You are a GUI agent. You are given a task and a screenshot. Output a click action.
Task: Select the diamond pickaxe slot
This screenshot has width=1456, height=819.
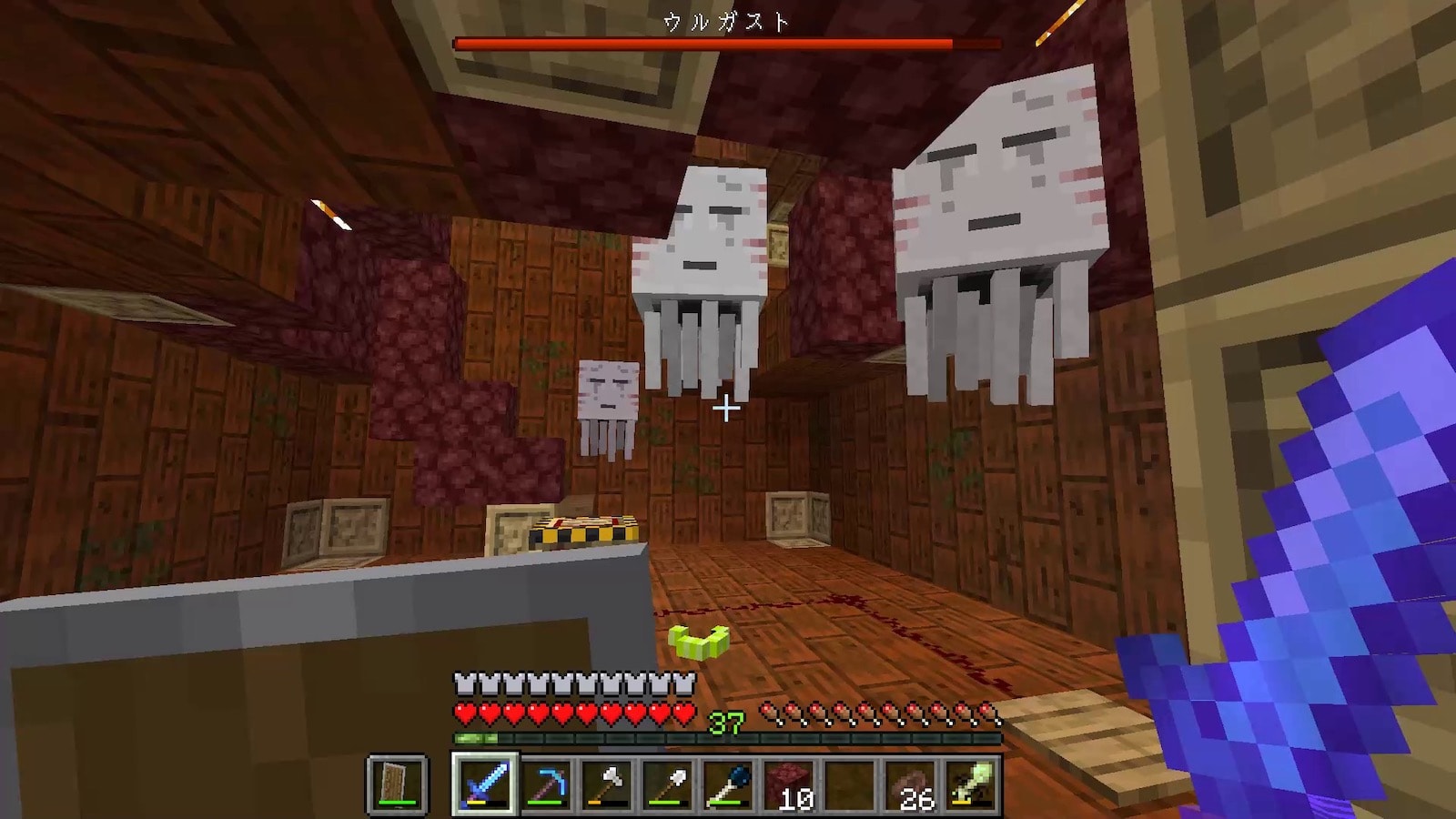click(545, 784)
